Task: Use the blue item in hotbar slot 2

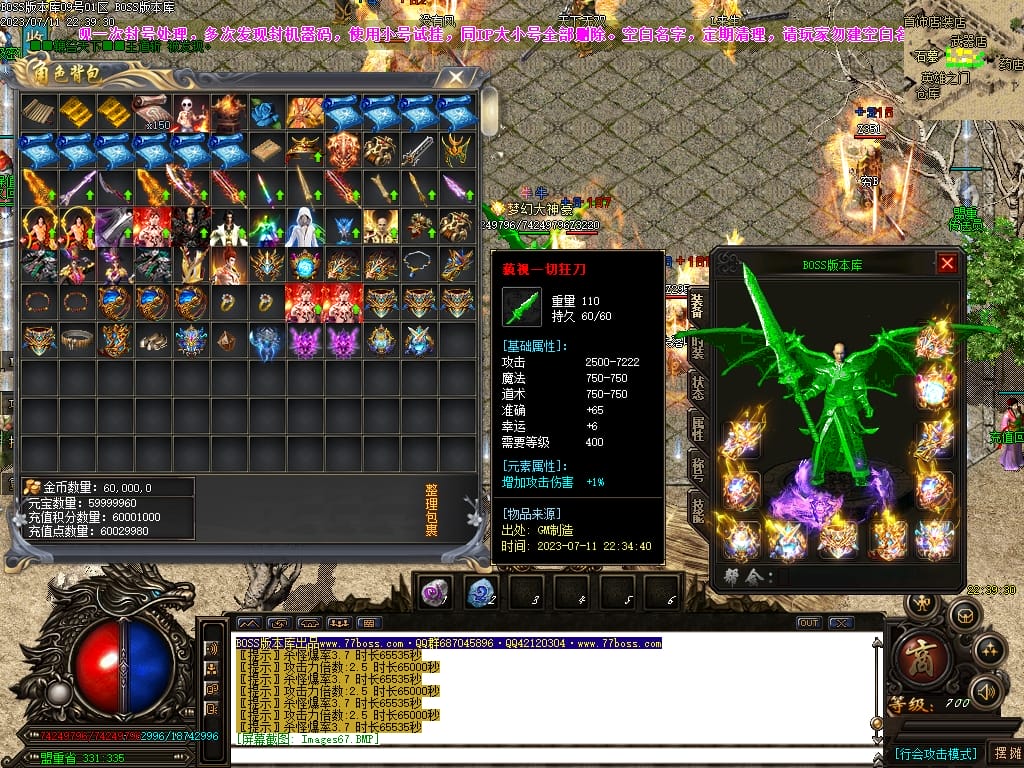Action: click(481, 591)
